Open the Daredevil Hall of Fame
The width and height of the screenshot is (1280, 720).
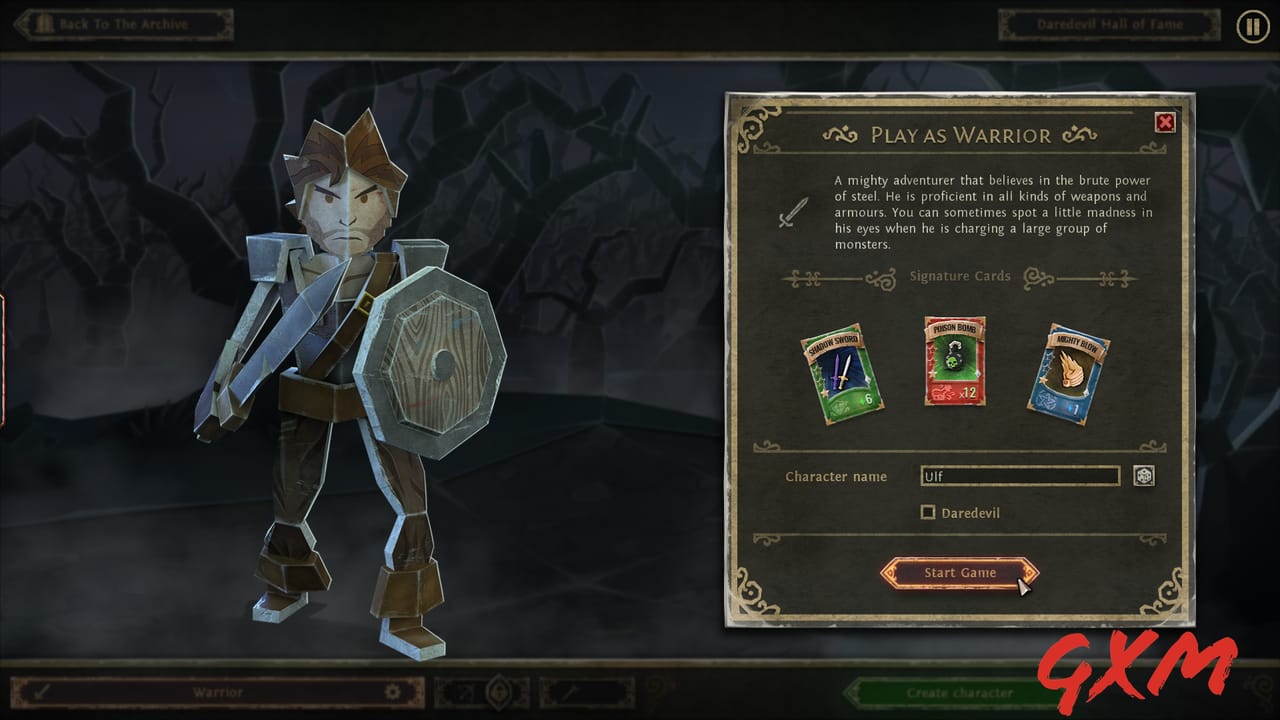(1109, 24)
